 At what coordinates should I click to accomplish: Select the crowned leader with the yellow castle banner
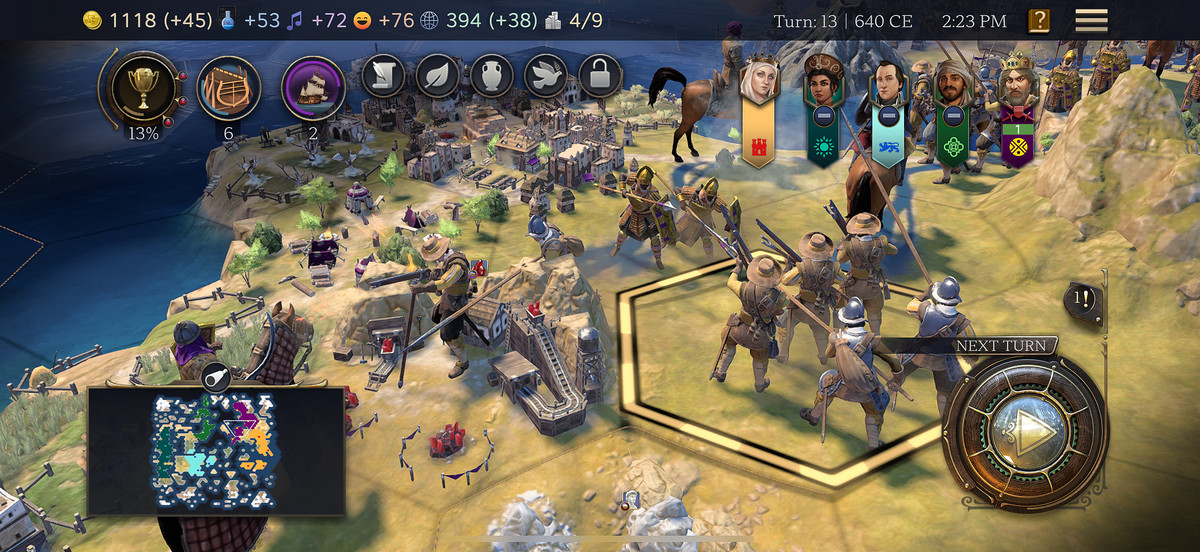click(759, 110)
